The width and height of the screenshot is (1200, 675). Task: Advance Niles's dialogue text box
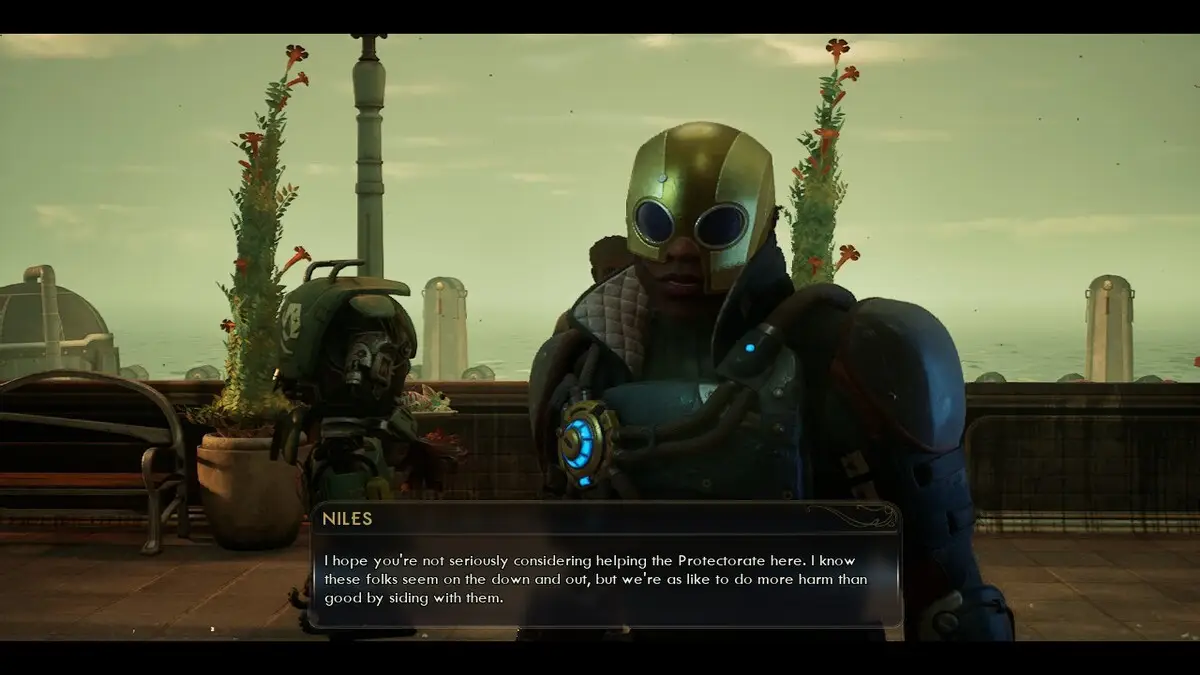point(604,578)
